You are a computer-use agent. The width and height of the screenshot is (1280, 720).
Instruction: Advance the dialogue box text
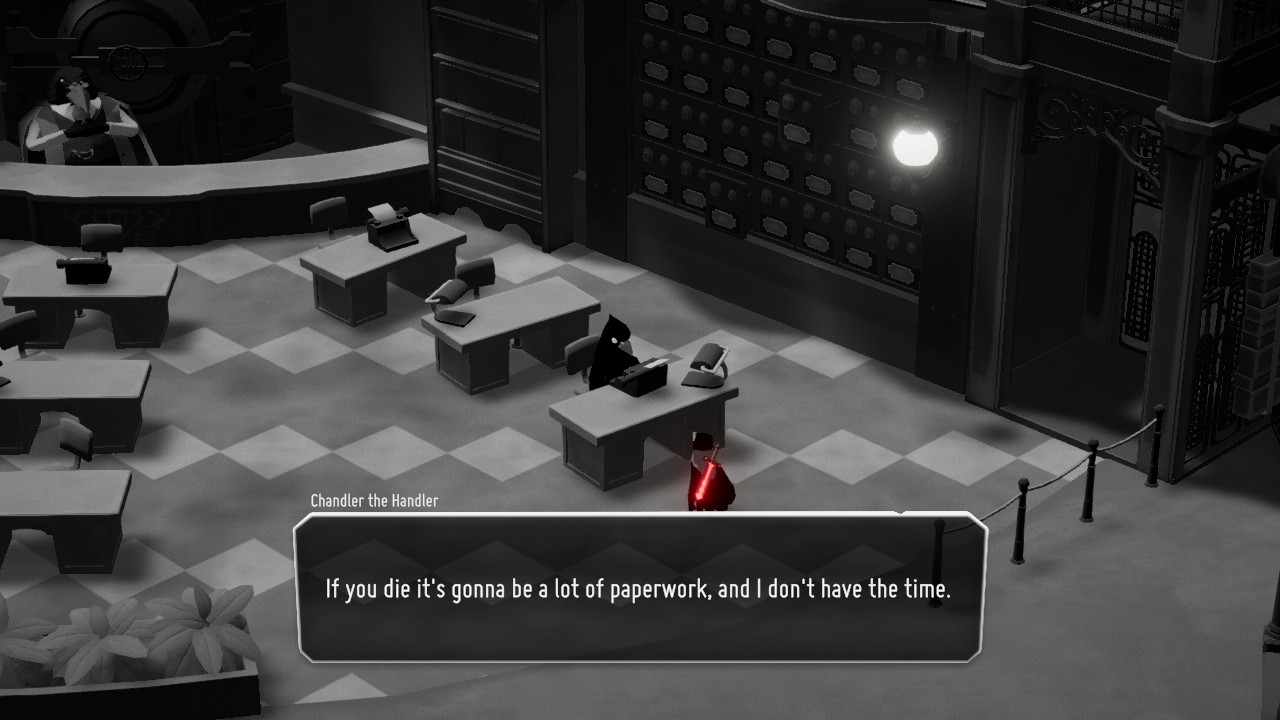tap(640, 590)
